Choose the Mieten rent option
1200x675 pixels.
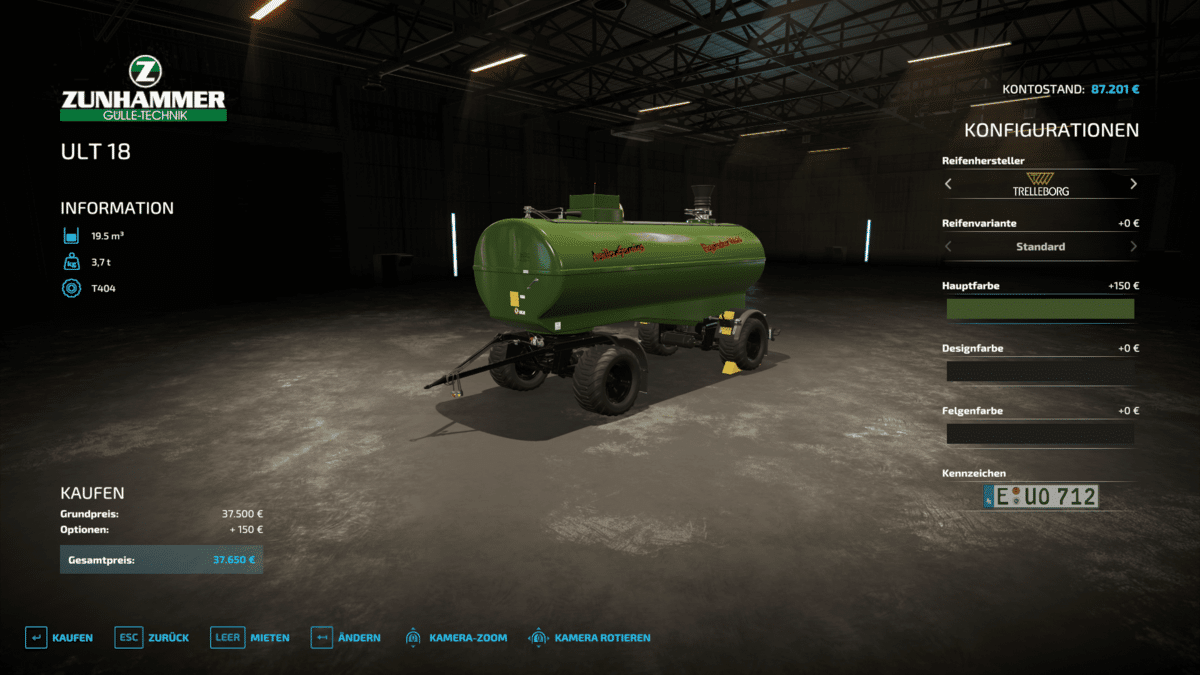pyautogui.click(x=250, y=637)
